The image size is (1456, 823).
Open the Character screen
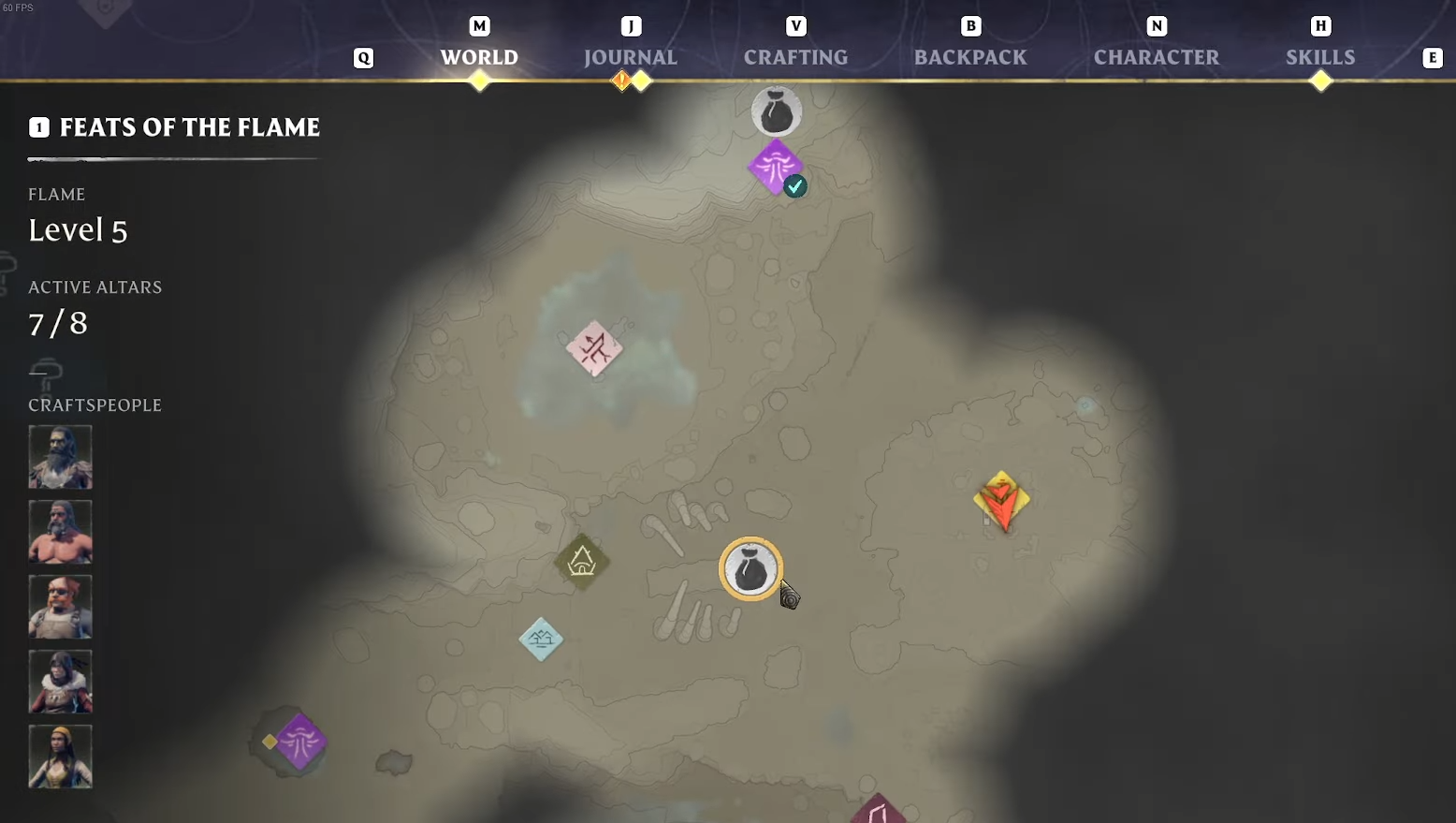pyautogui.click(x=1157, y=56)
